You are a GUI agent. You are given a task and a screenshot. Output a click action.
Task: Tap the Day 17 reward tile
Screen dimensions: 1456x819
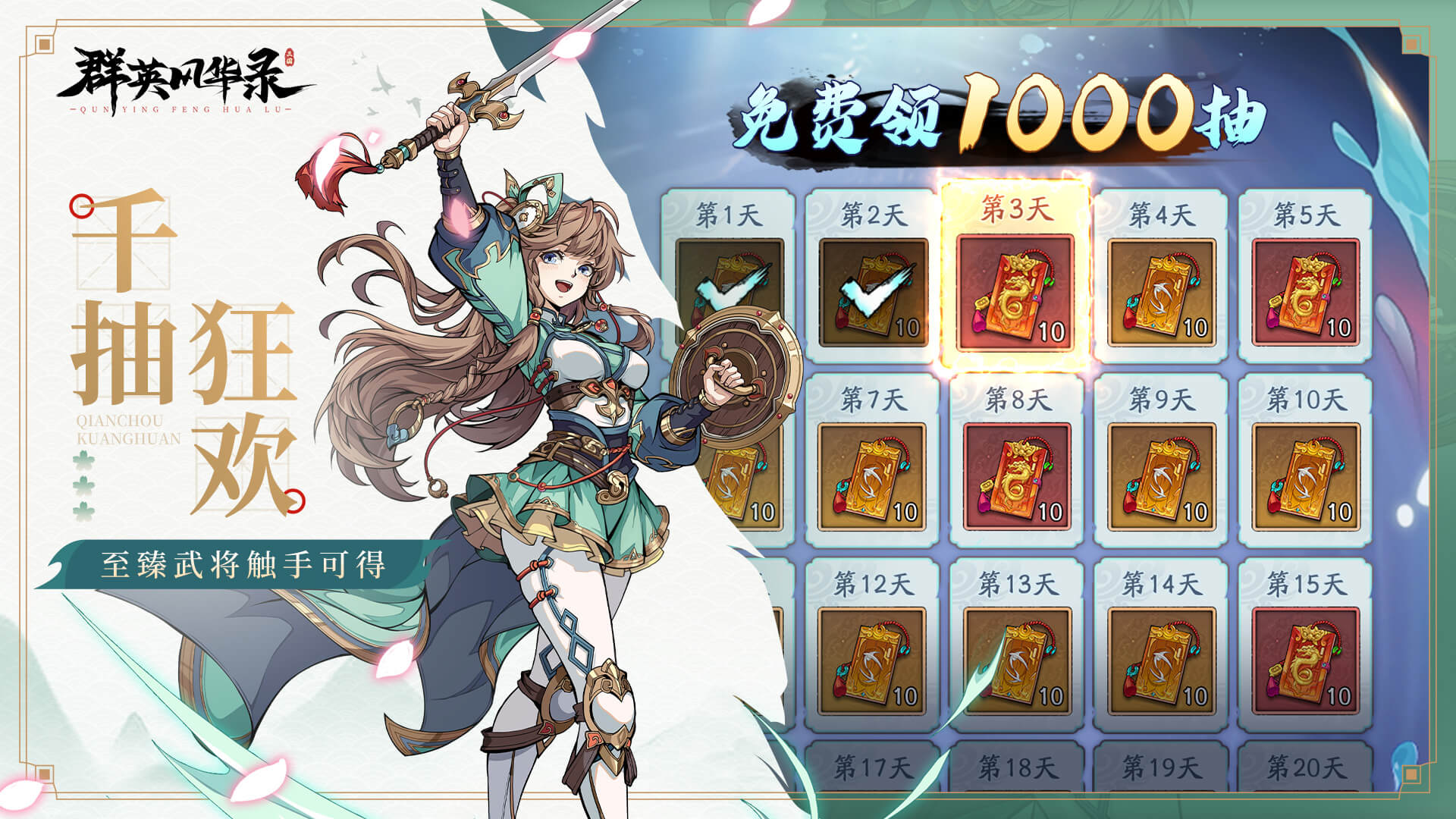[872, 770]
